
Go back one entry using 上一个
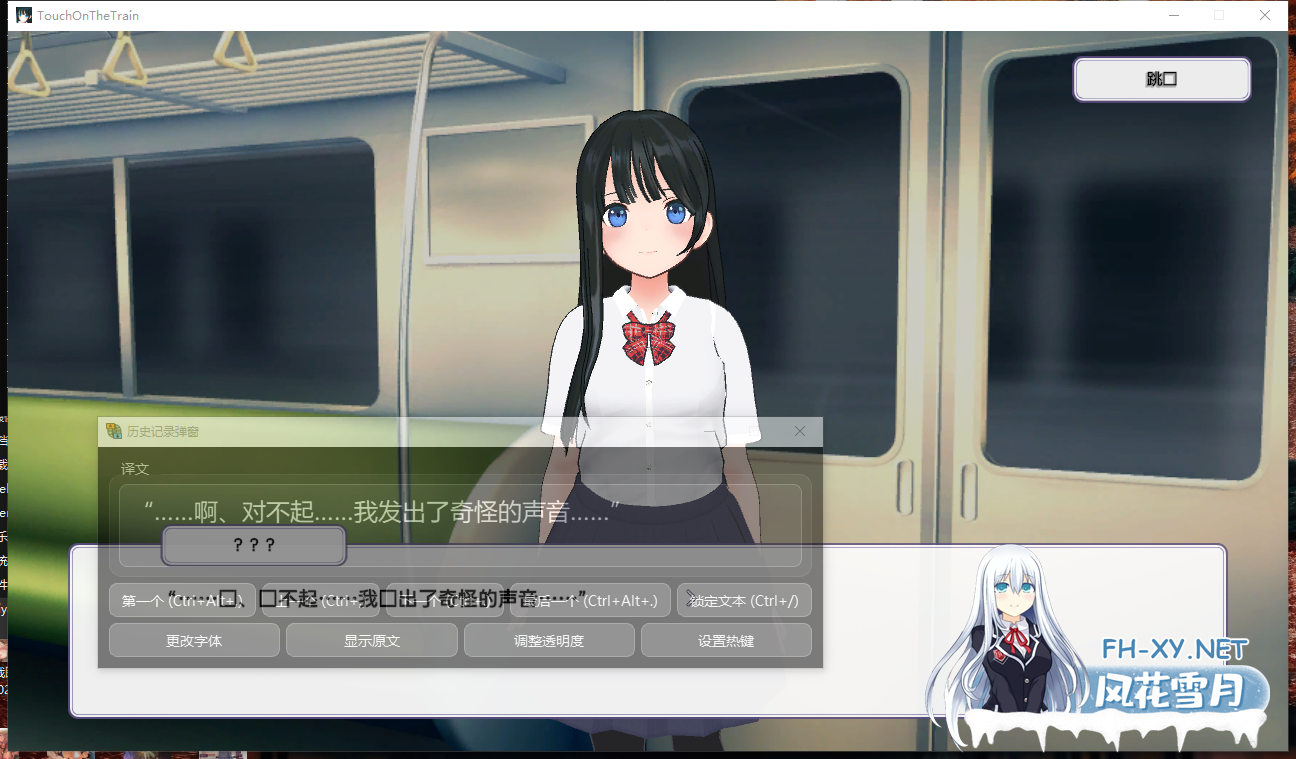318,600
